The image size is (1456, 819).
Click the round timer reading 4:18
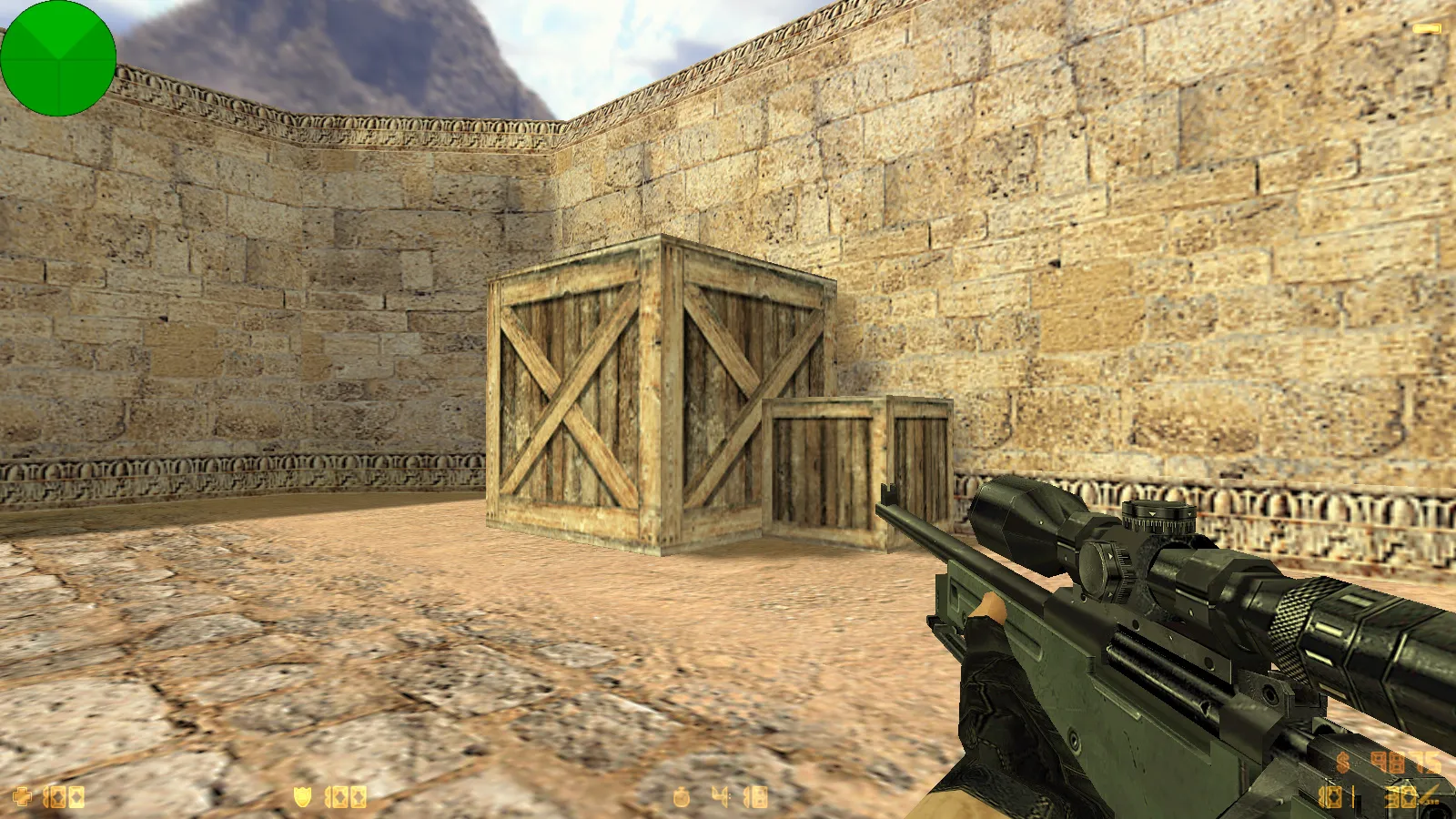[x=739, y=797]
